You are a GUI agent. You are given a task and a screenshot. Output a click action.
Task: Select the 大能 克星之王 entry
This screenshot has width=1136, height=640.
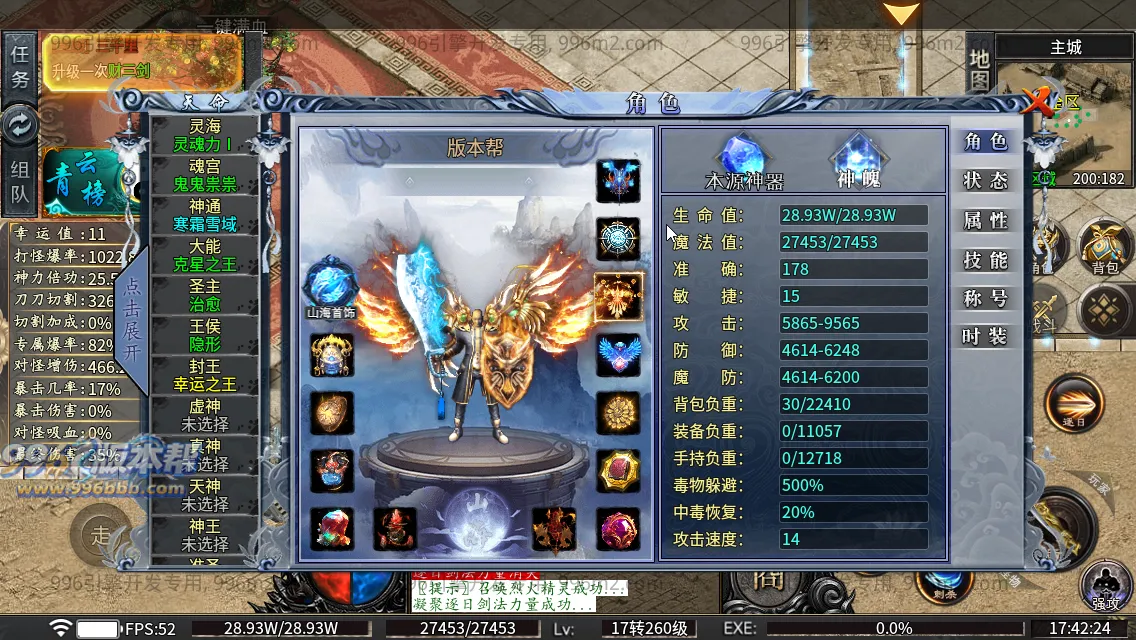click(204, 256)
